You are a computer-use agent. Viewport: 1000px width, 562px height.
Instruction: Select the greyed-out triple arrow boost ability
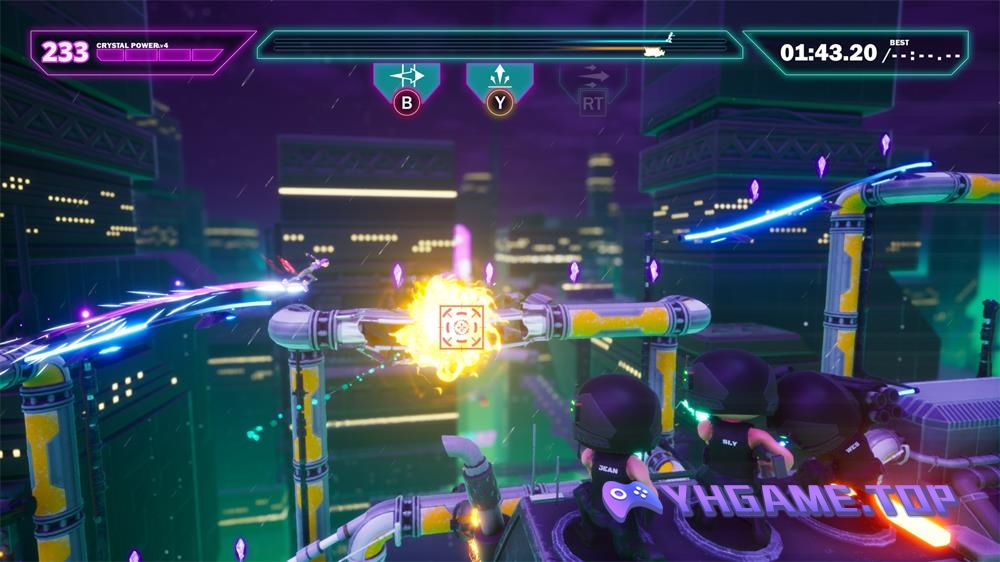pyautogui.click(x=592, y=78)
